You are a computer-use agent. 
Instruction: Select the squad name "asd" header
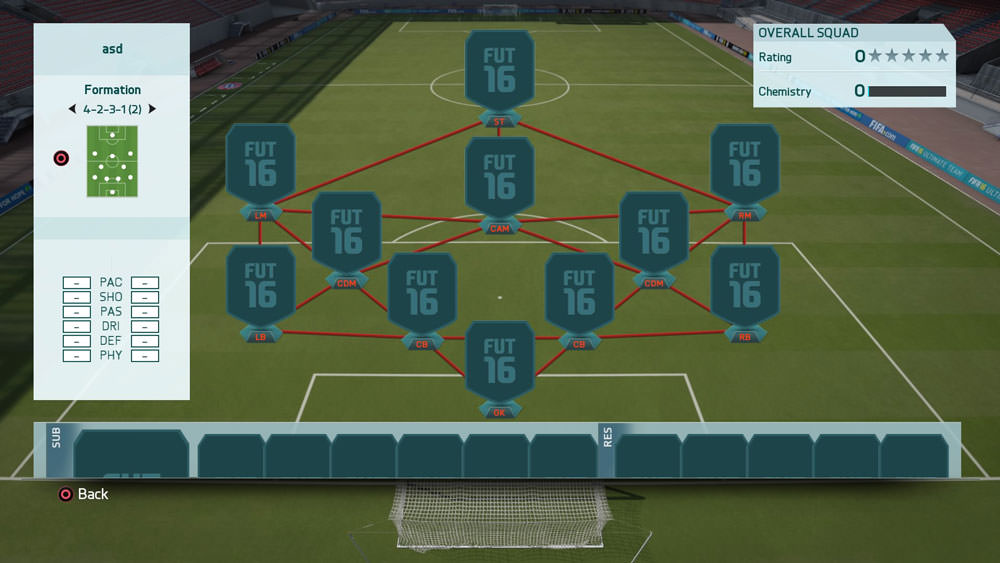[112, 48]
